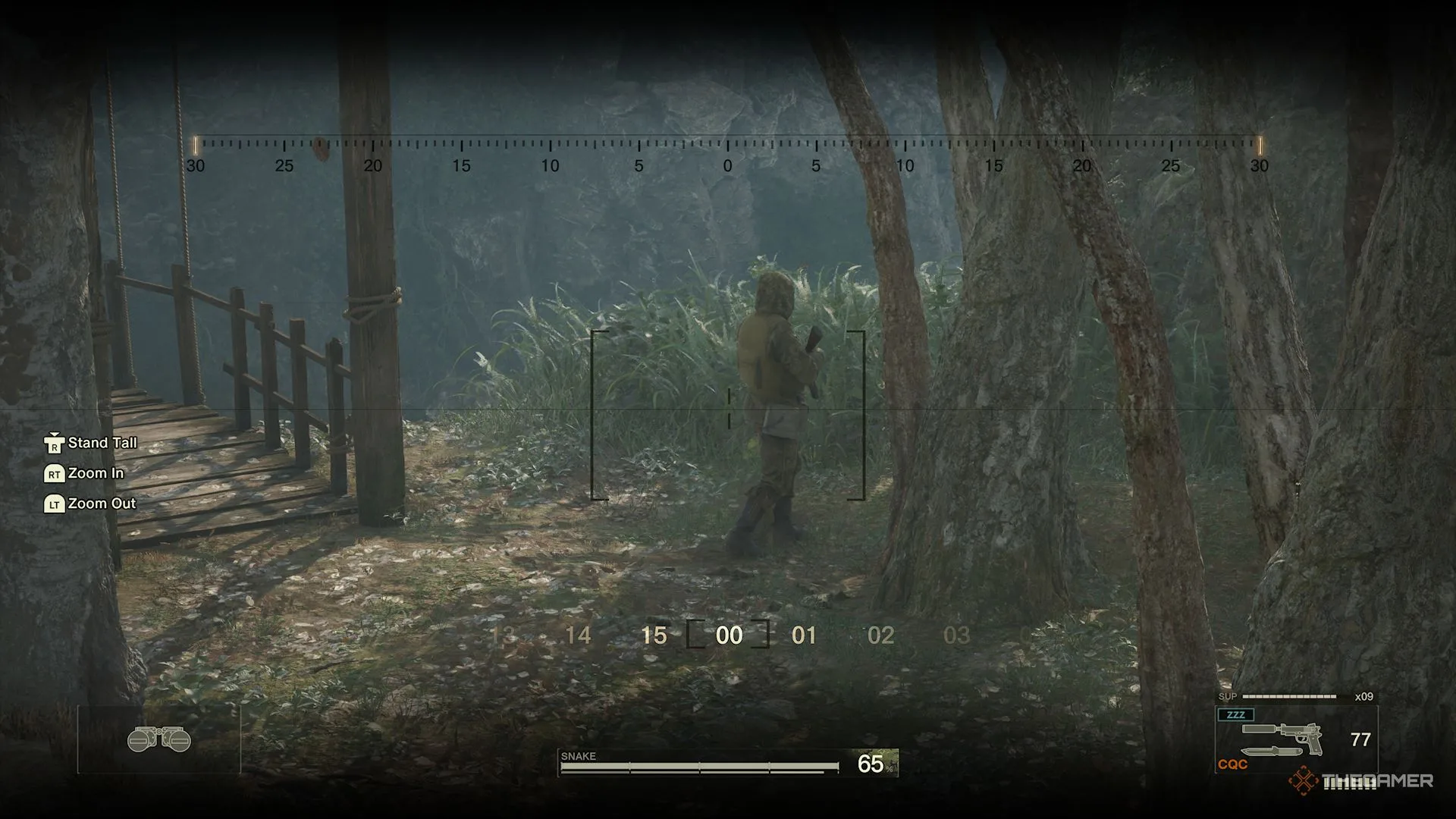The image size is (1456, 819).
Task: Click the Zoom In command text
Action: pos(96,473)
